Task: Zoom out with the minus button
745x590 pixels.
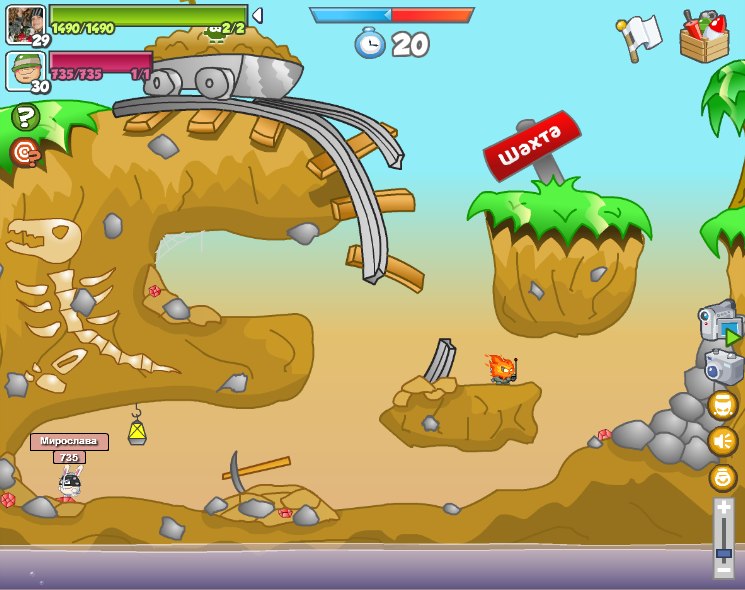Action: [x=723, y=570]
